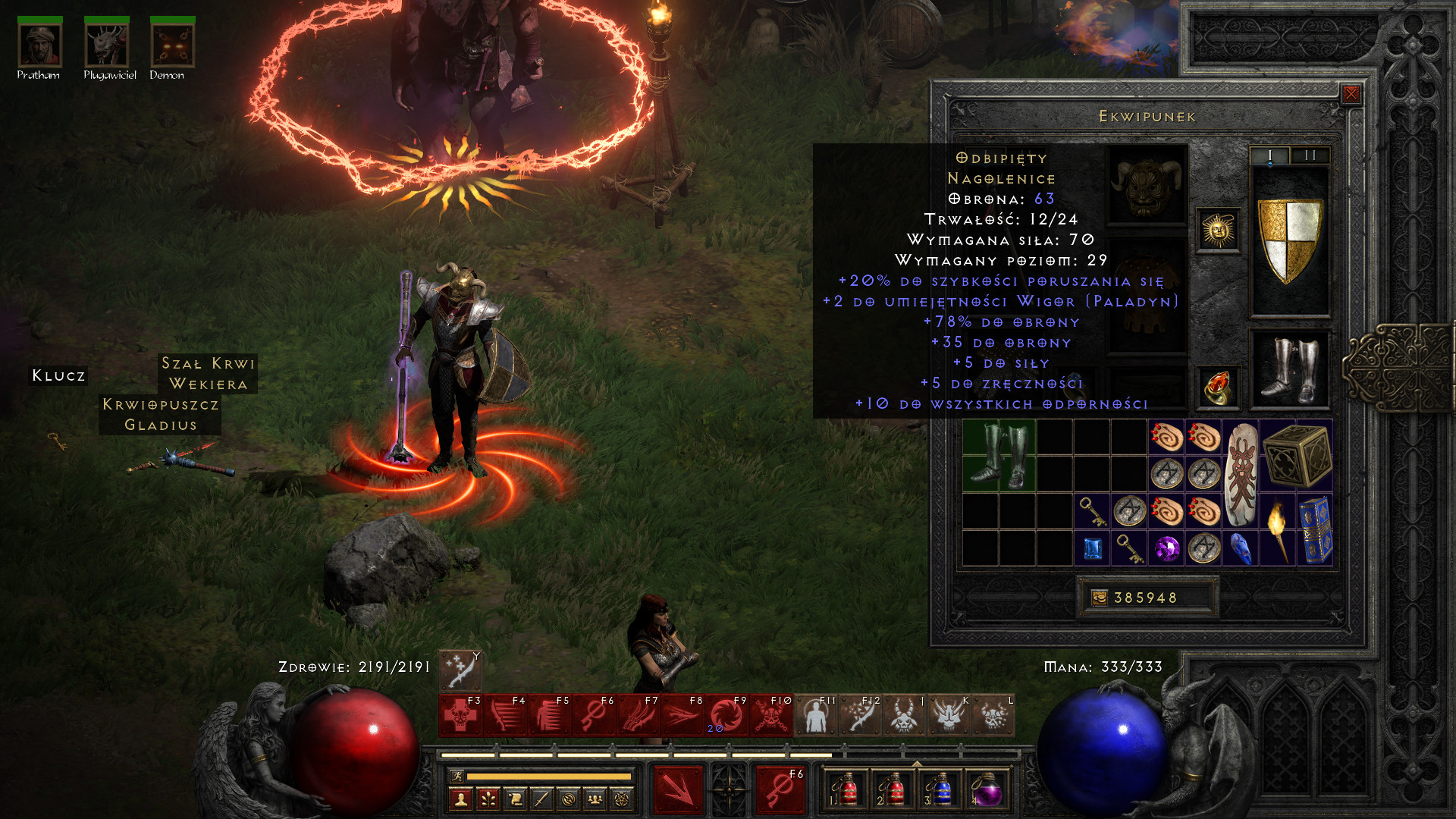Select the equipped horned demon mask helmet

pyautogui.click(x=1148, y=185)
